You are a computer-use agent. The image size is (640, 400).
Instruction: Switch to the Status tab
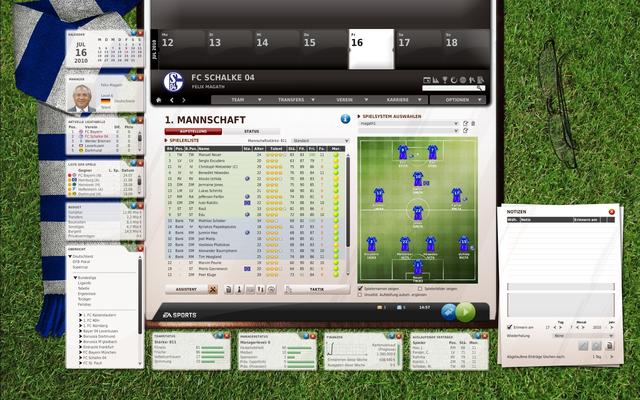tap(251, 131)
